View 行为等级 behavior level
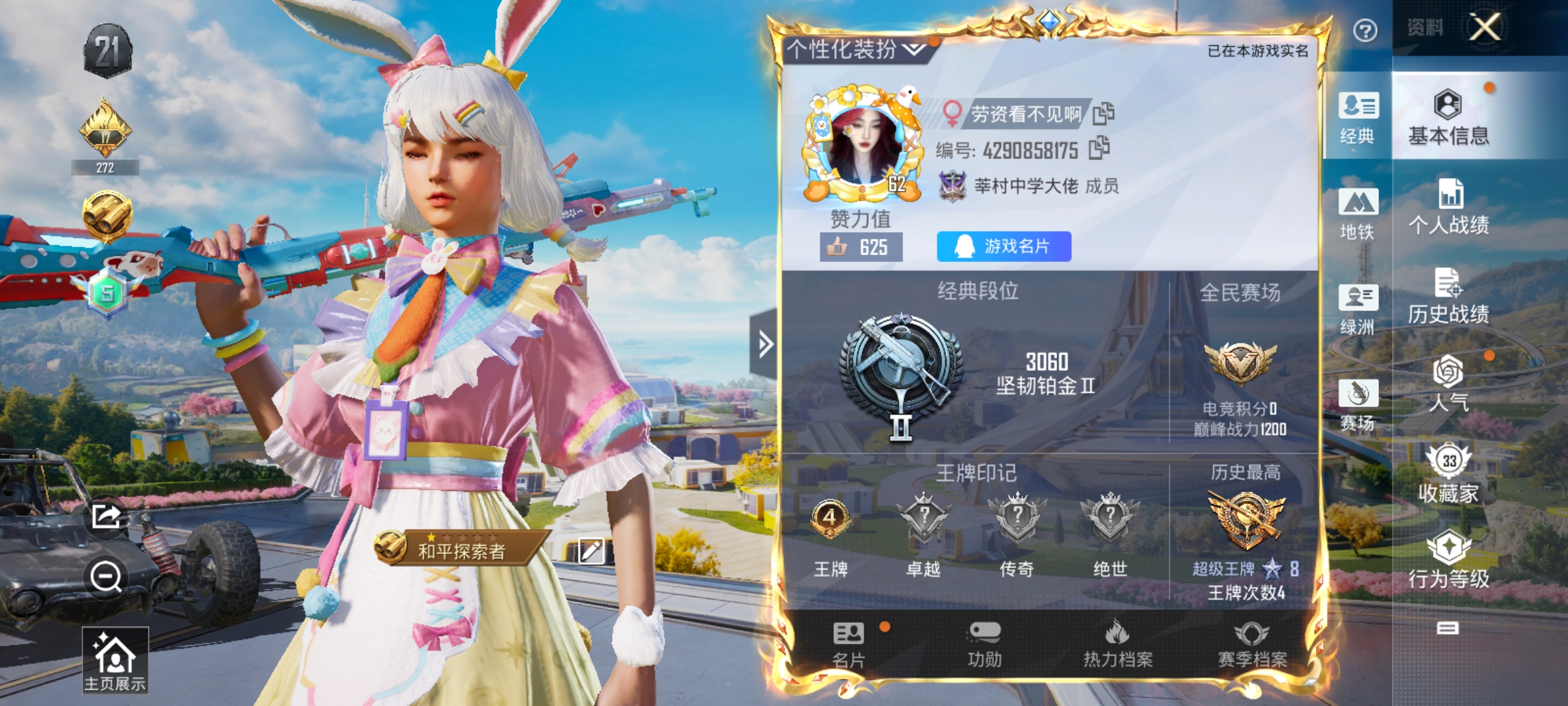1568x706 pixels. click(x=1448, y=561)
